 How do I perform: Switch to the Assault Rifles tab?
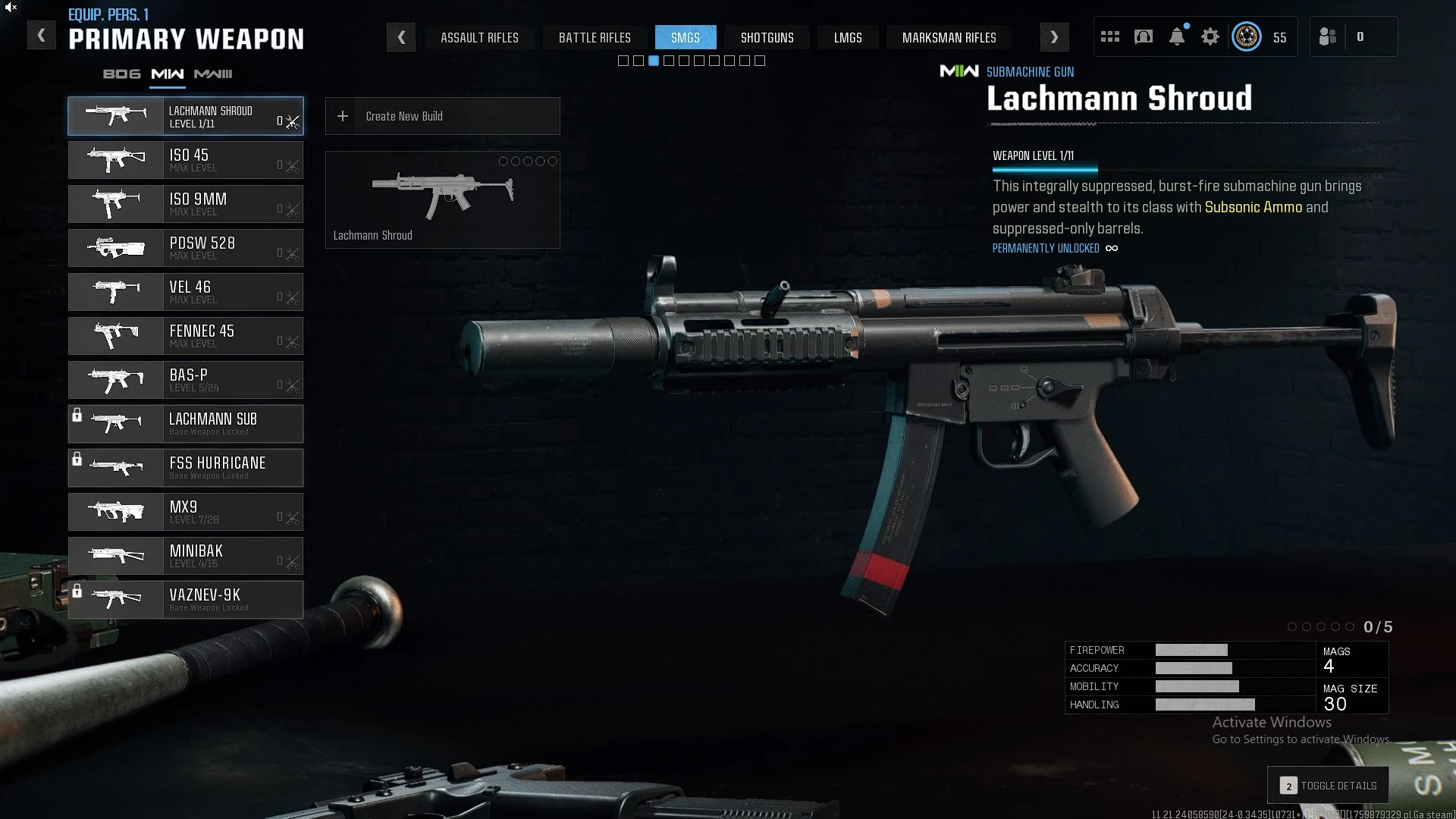(479, 37)
